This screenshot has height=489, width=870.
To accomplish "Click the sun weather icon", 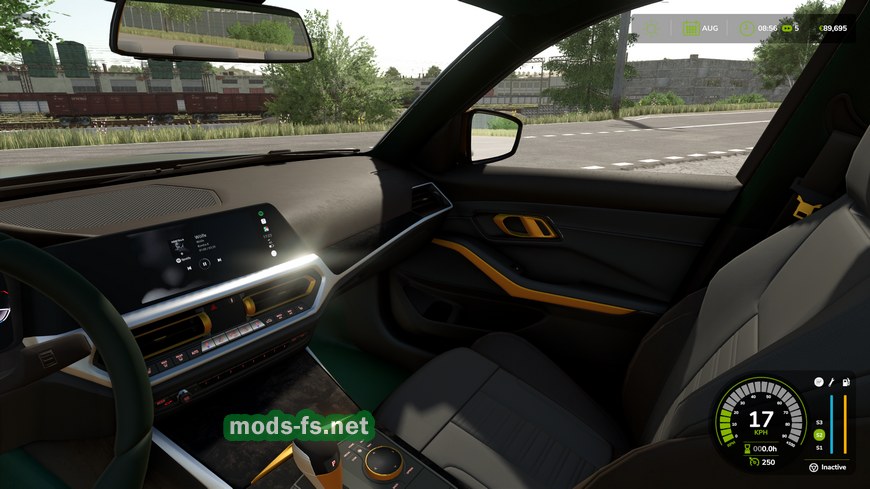I will click(652, 28).
